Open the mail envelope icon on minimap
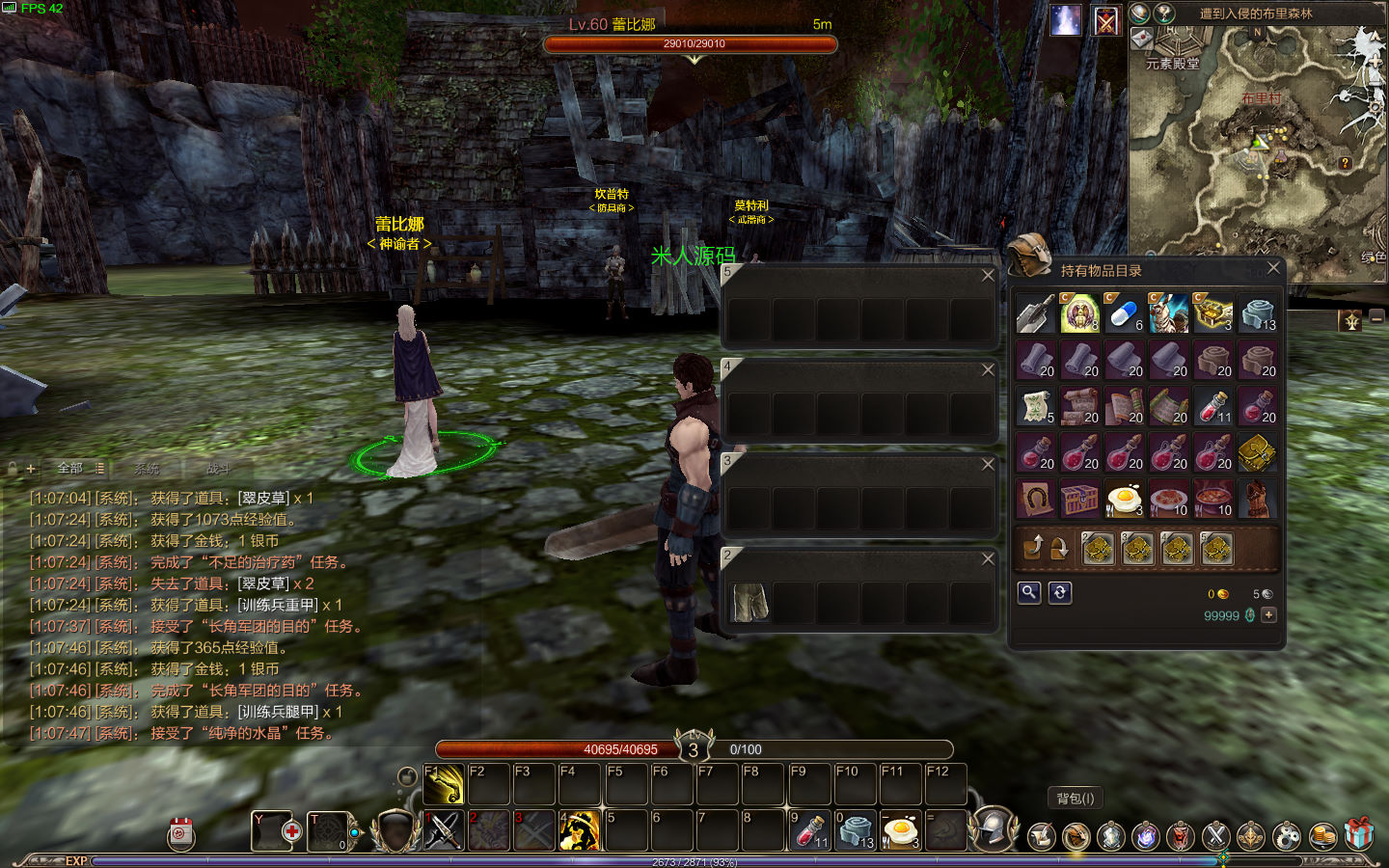Screen dimensions: 1389x868 [1141, 39]
